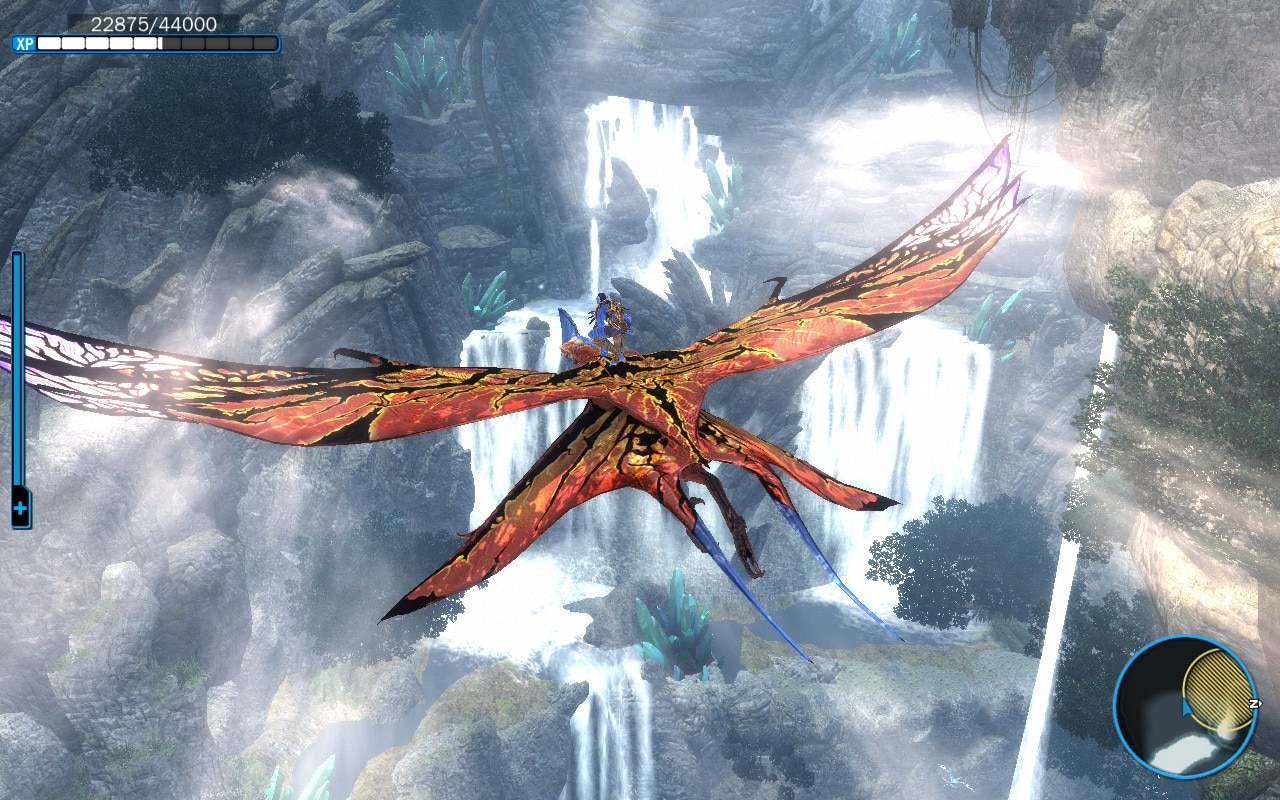Screen dimensions: 1280x800
Task: Adjust the blue vertical gauge slider
Action: [x=16, y=370]
